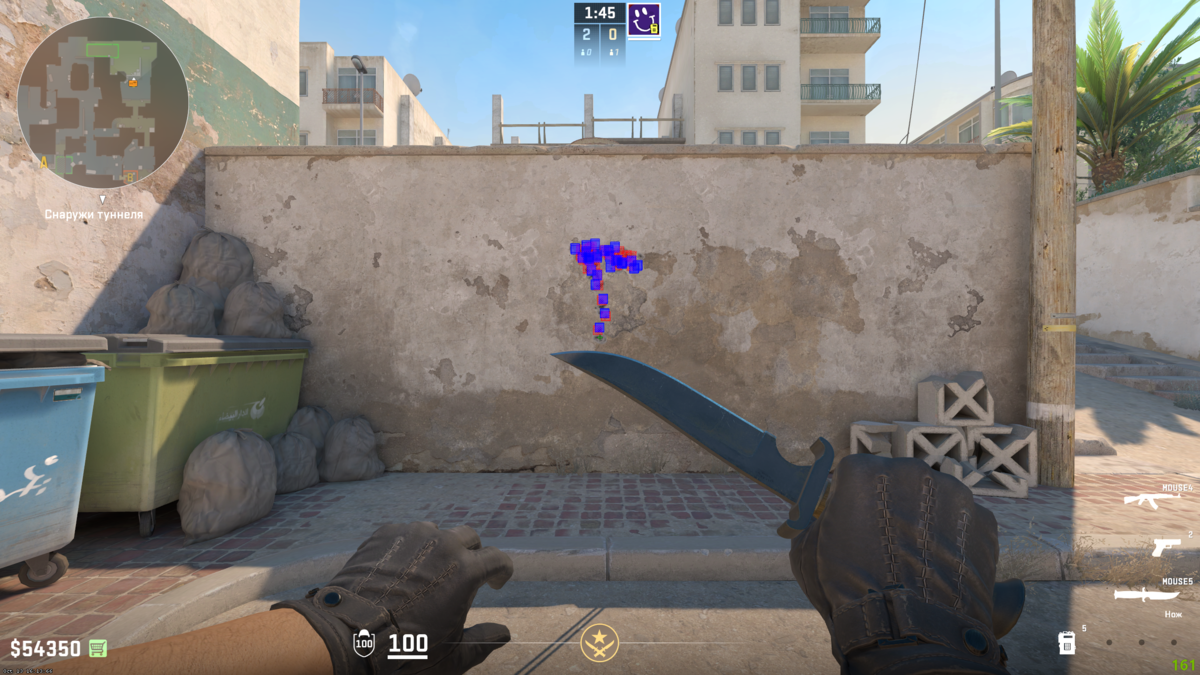This screenshot has width=1200, height=675.
Task: Select the AK-47 rifle weapon slot
Action: click(1151, 499)
